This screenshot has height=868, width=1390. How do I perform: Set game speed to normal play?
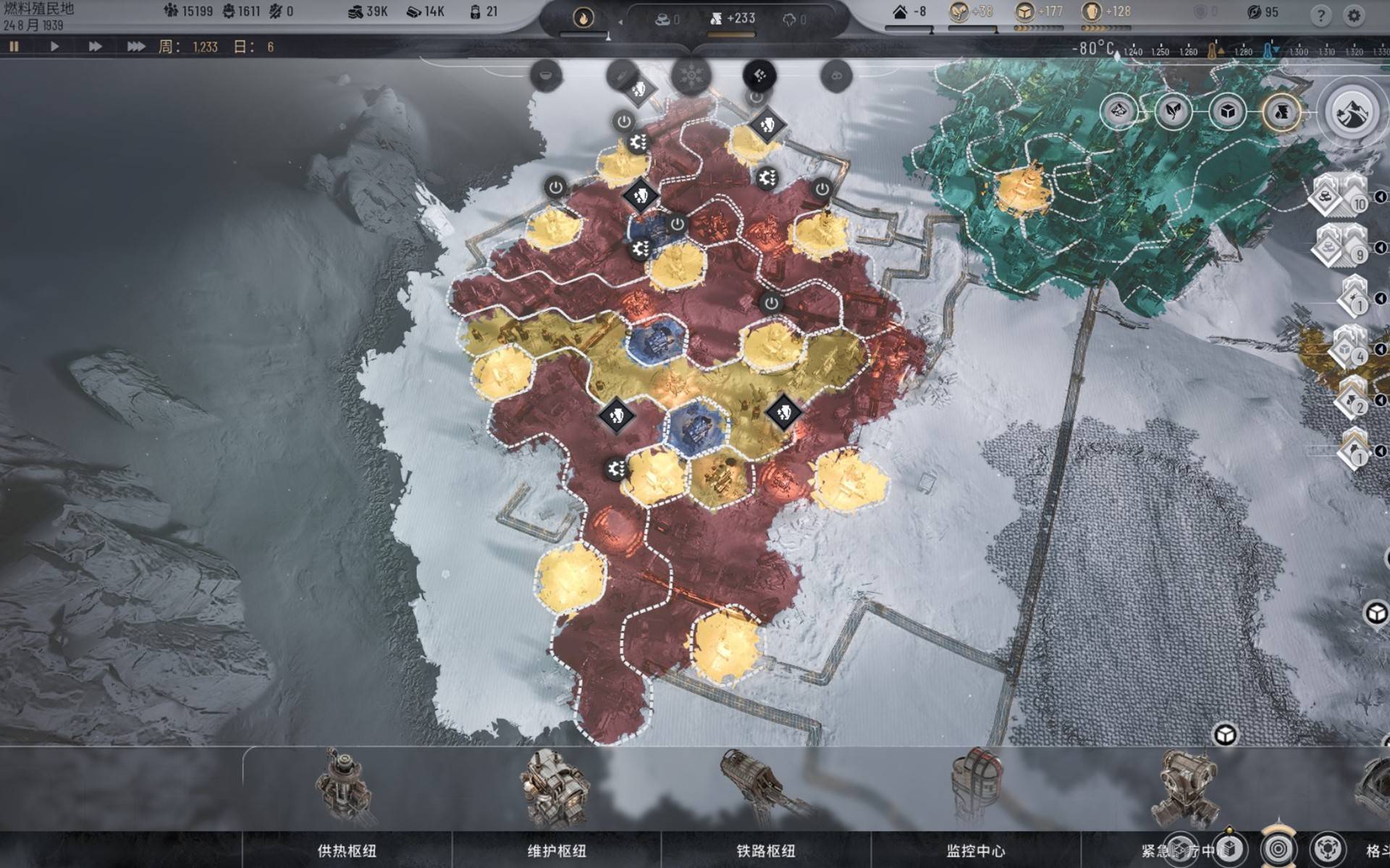pos(54,46)
